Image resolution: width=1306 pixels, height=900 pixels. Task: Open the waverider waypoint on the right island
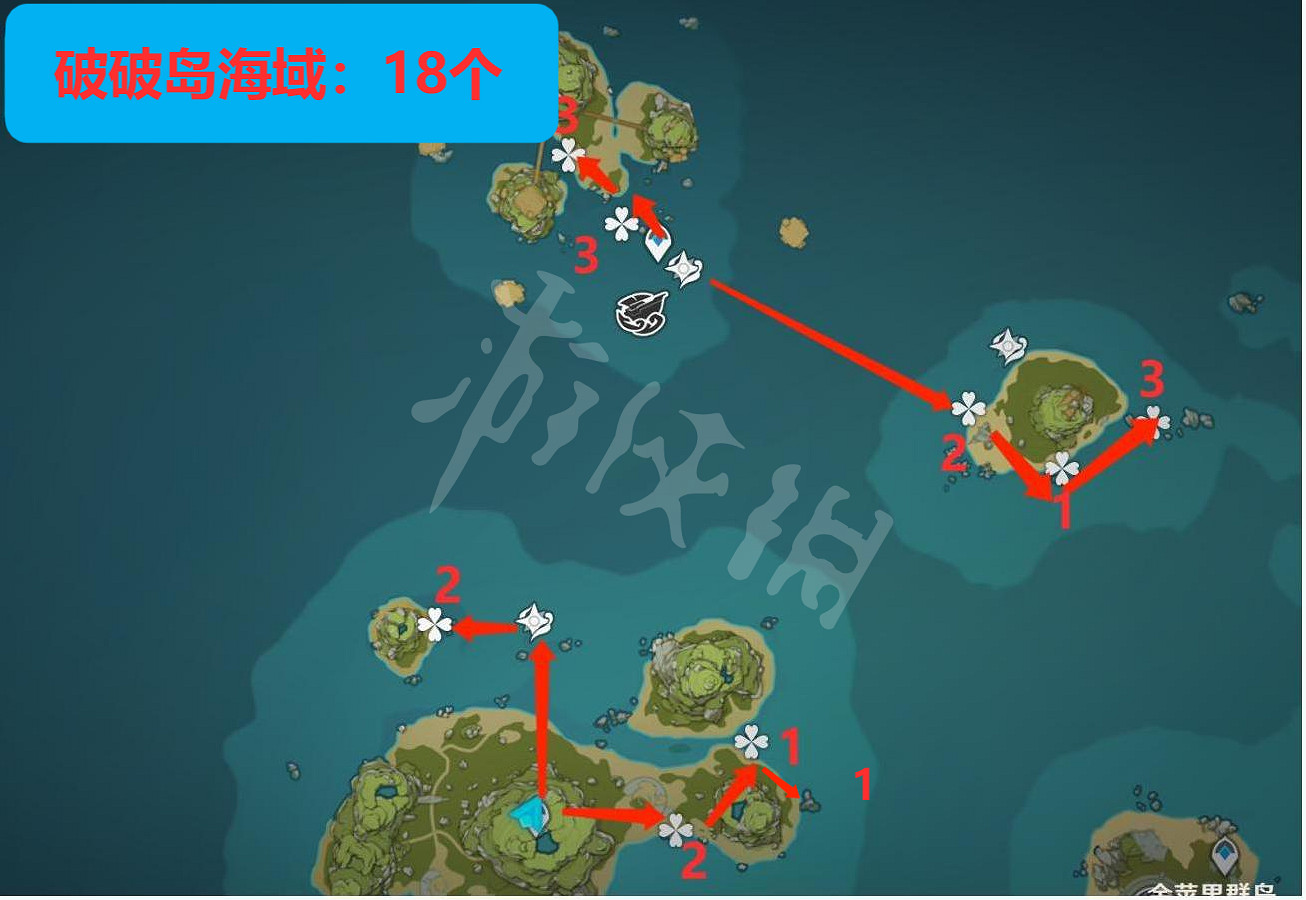[x=1010, y=345]
